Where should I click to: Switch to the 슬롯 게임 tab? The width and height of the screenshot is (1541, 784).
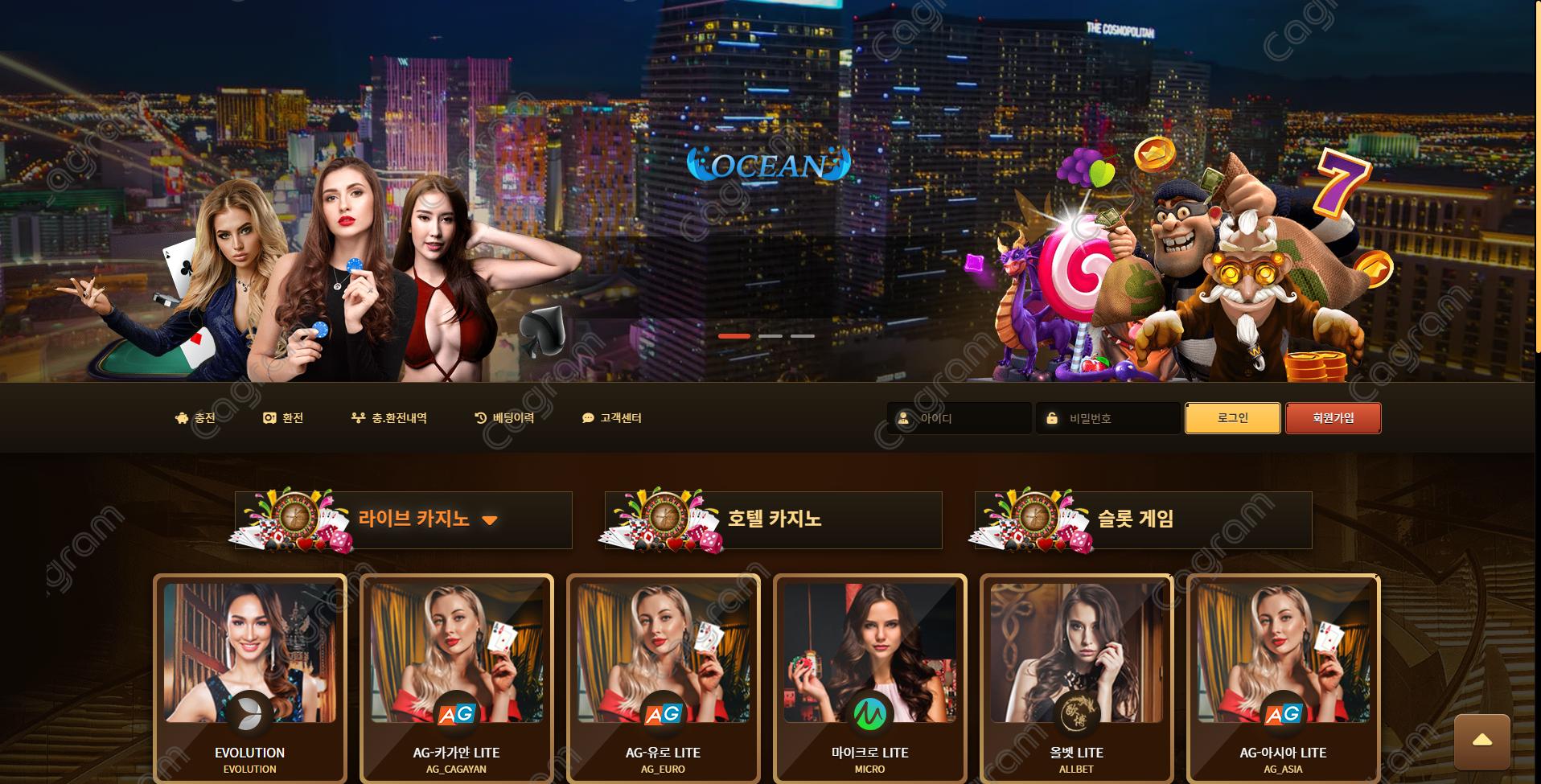pyautogui.click(x=1136, y=519)
